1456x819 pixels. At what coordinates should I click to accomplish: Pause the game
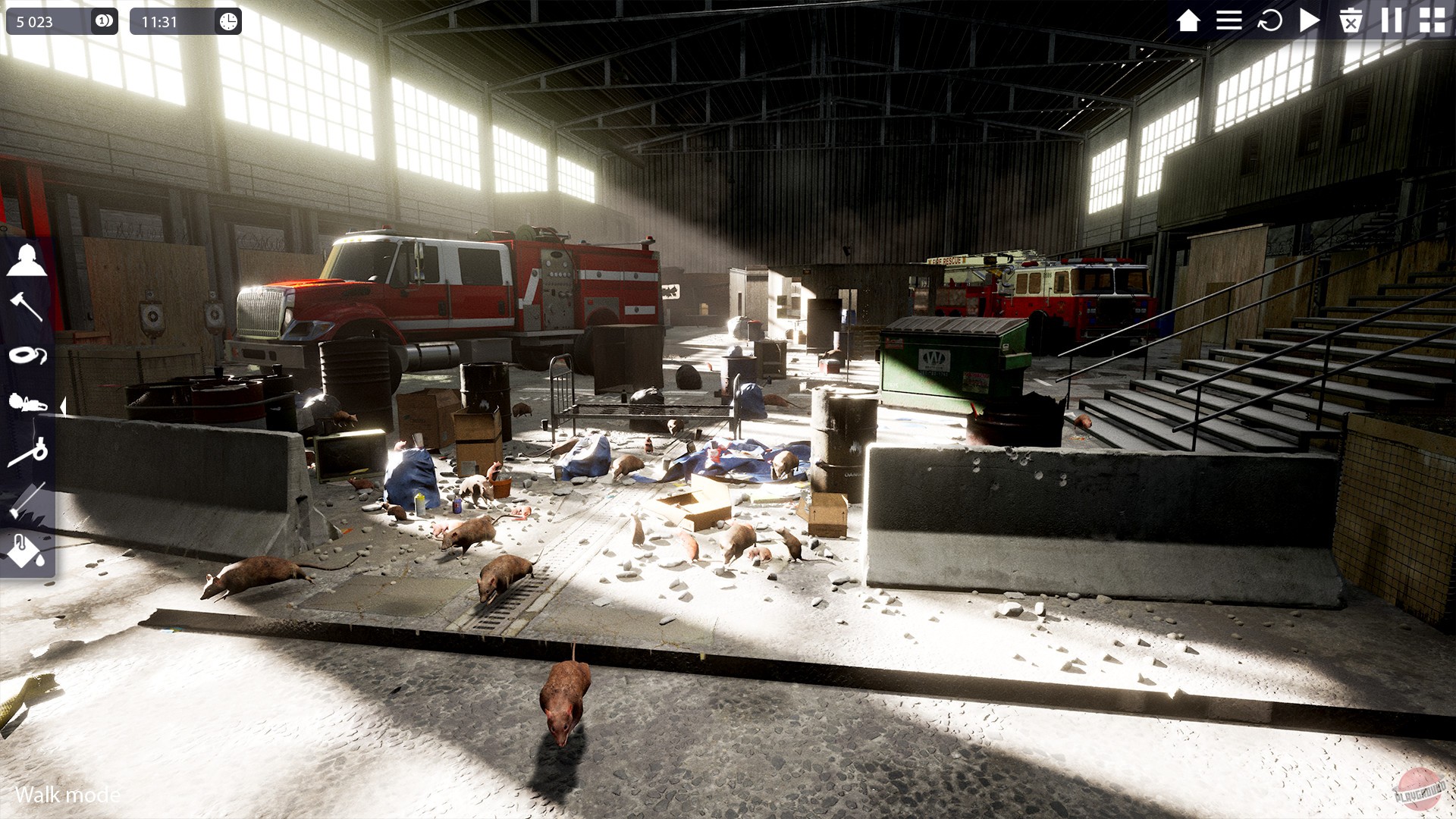point(1391,20)
